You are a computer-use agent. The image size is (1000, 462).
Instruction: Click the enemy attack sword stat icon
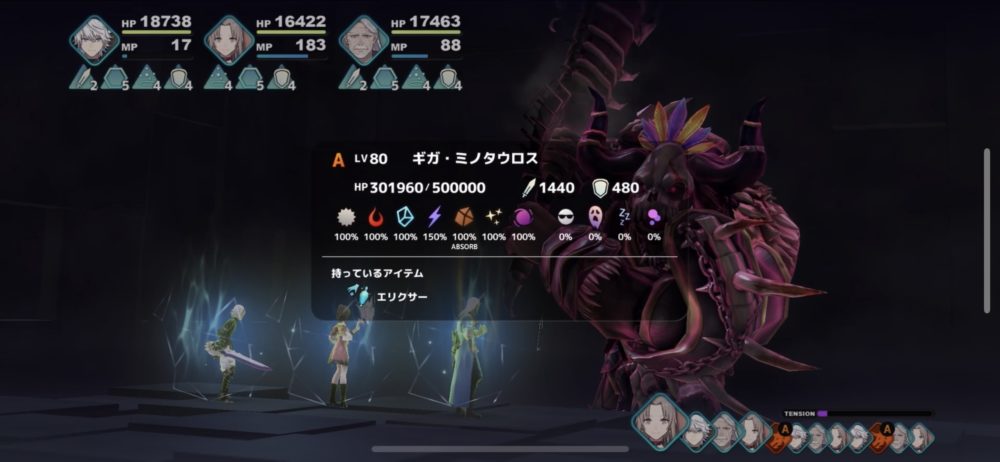point(529,187)
